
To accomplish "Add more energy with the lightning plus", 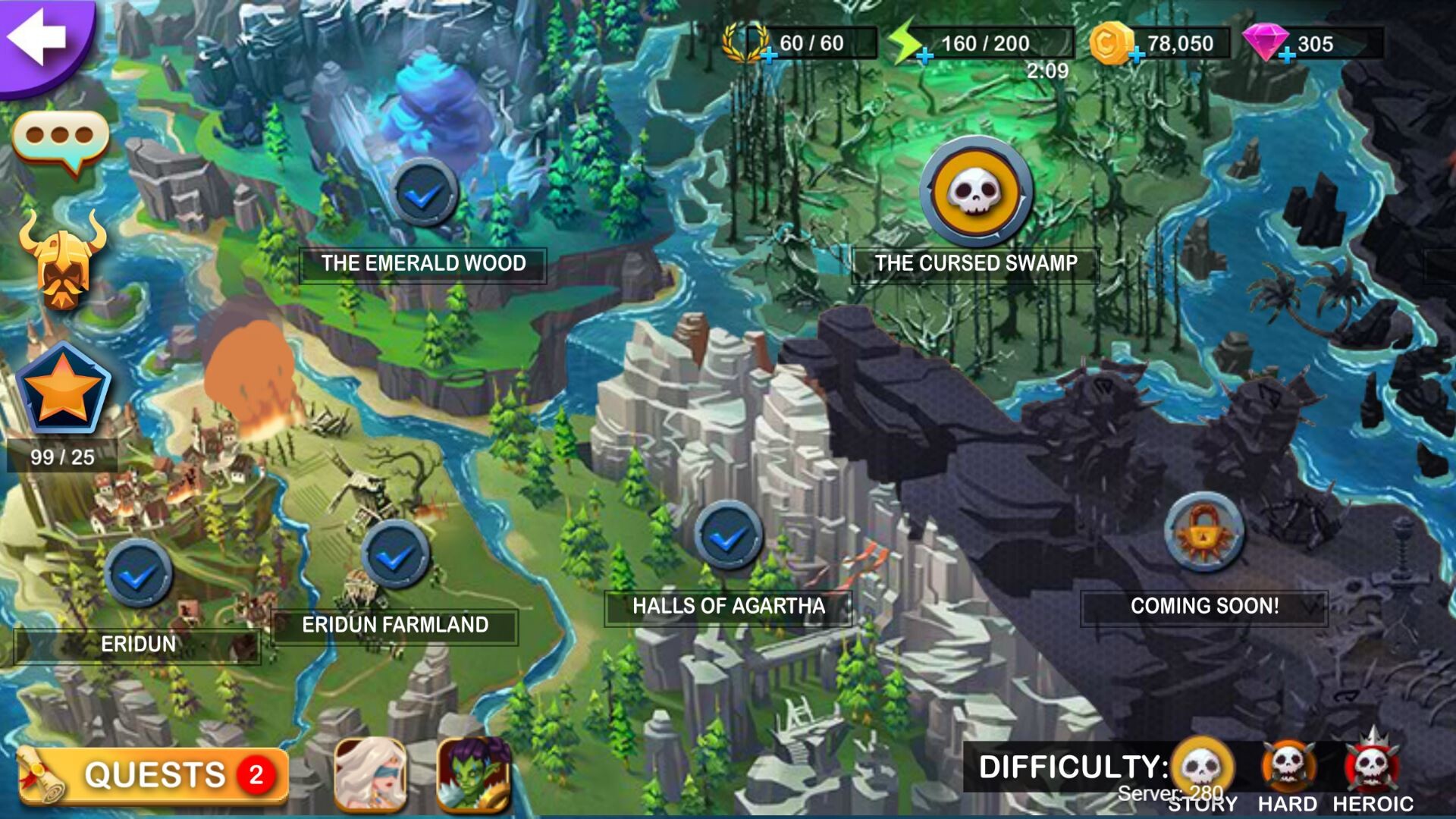I will coord(924,55).
